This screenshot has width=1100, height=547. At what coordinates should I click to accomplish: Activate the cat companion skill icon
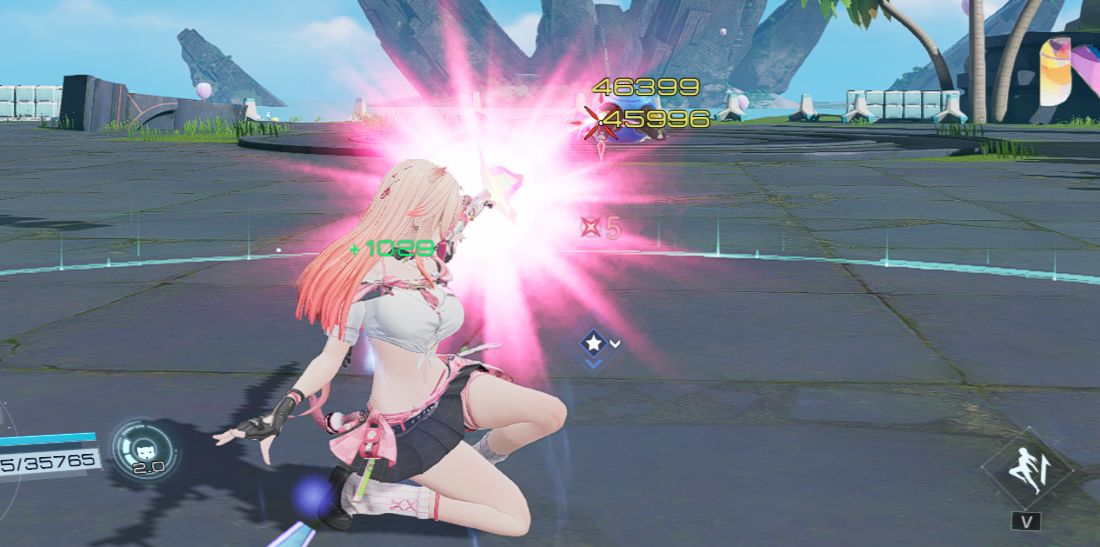pos(146,448)
